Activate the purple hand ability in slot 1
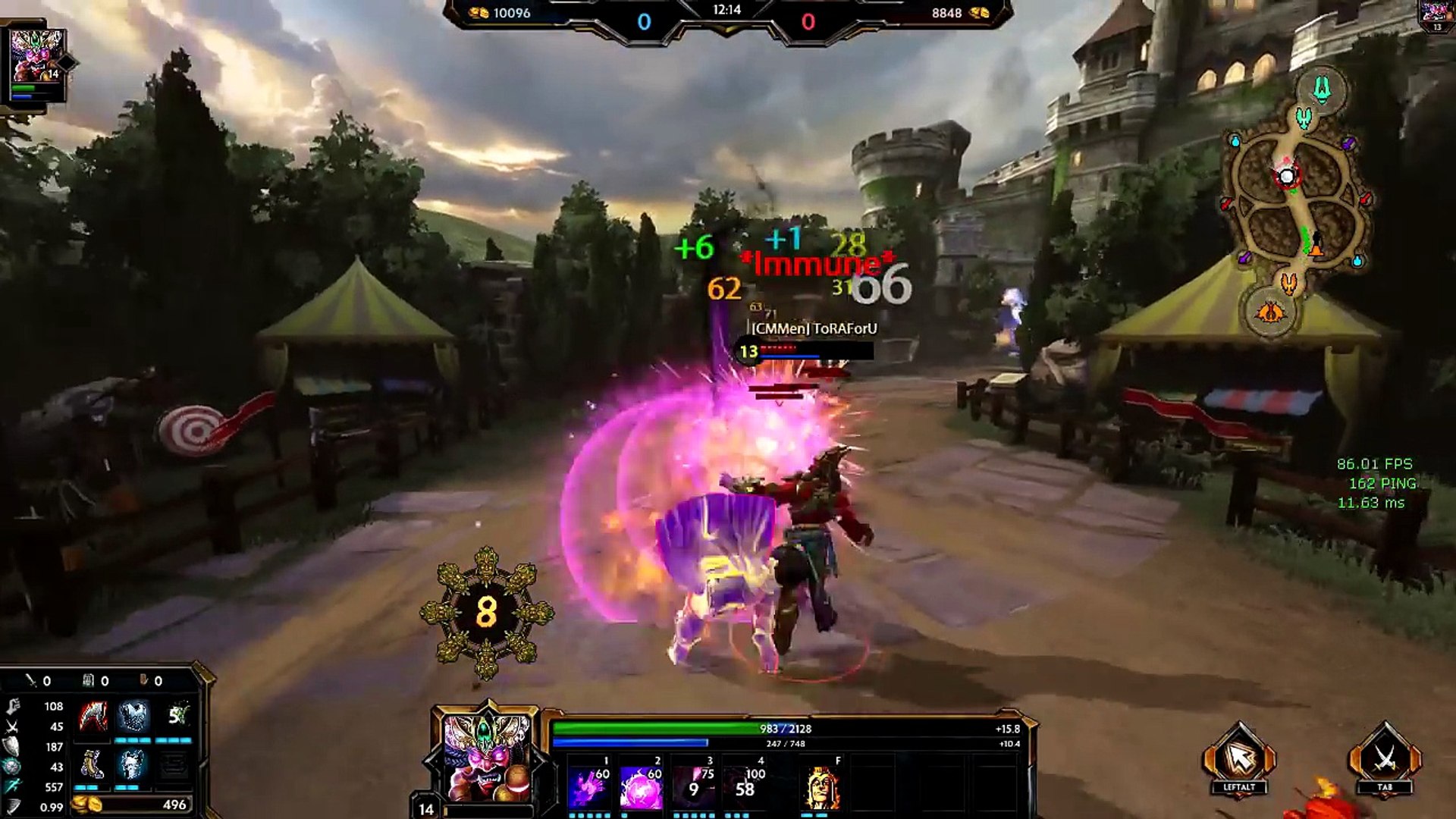The image size is (1456, 819). [x=589, y=788]
